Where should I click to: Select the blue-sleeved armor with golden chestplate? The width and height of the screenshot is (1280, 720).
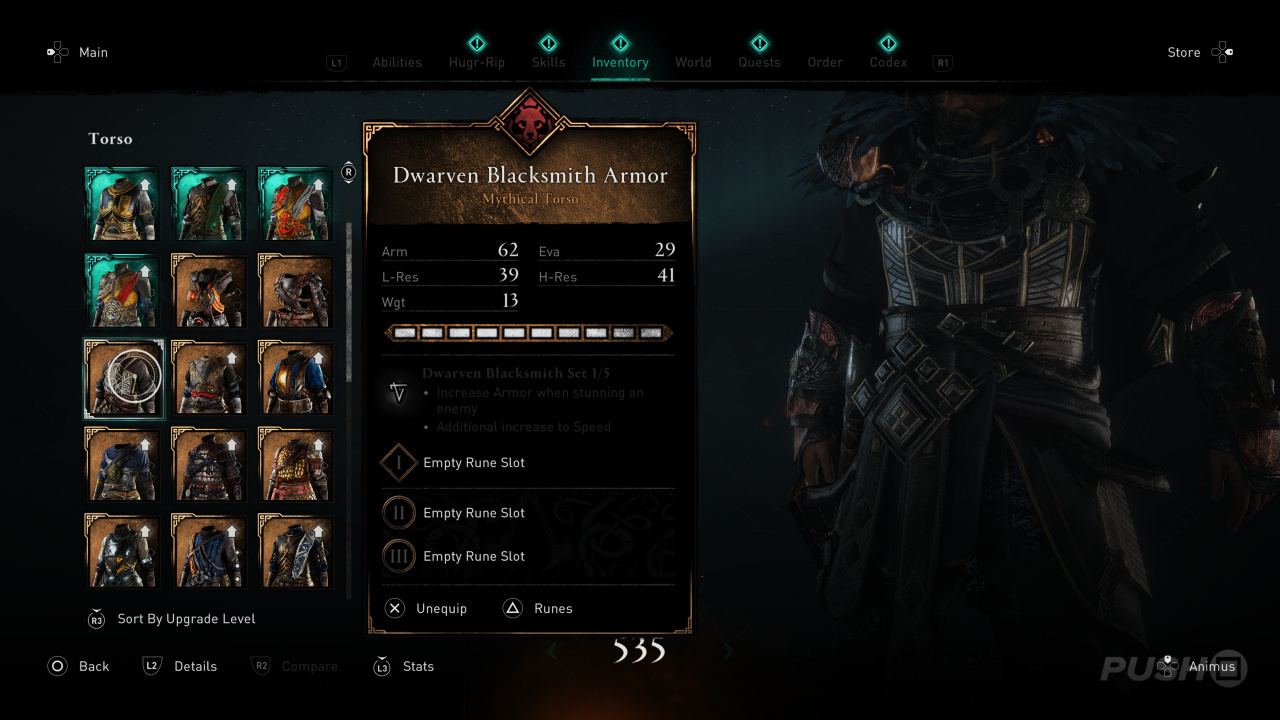(x=296, y=378)
